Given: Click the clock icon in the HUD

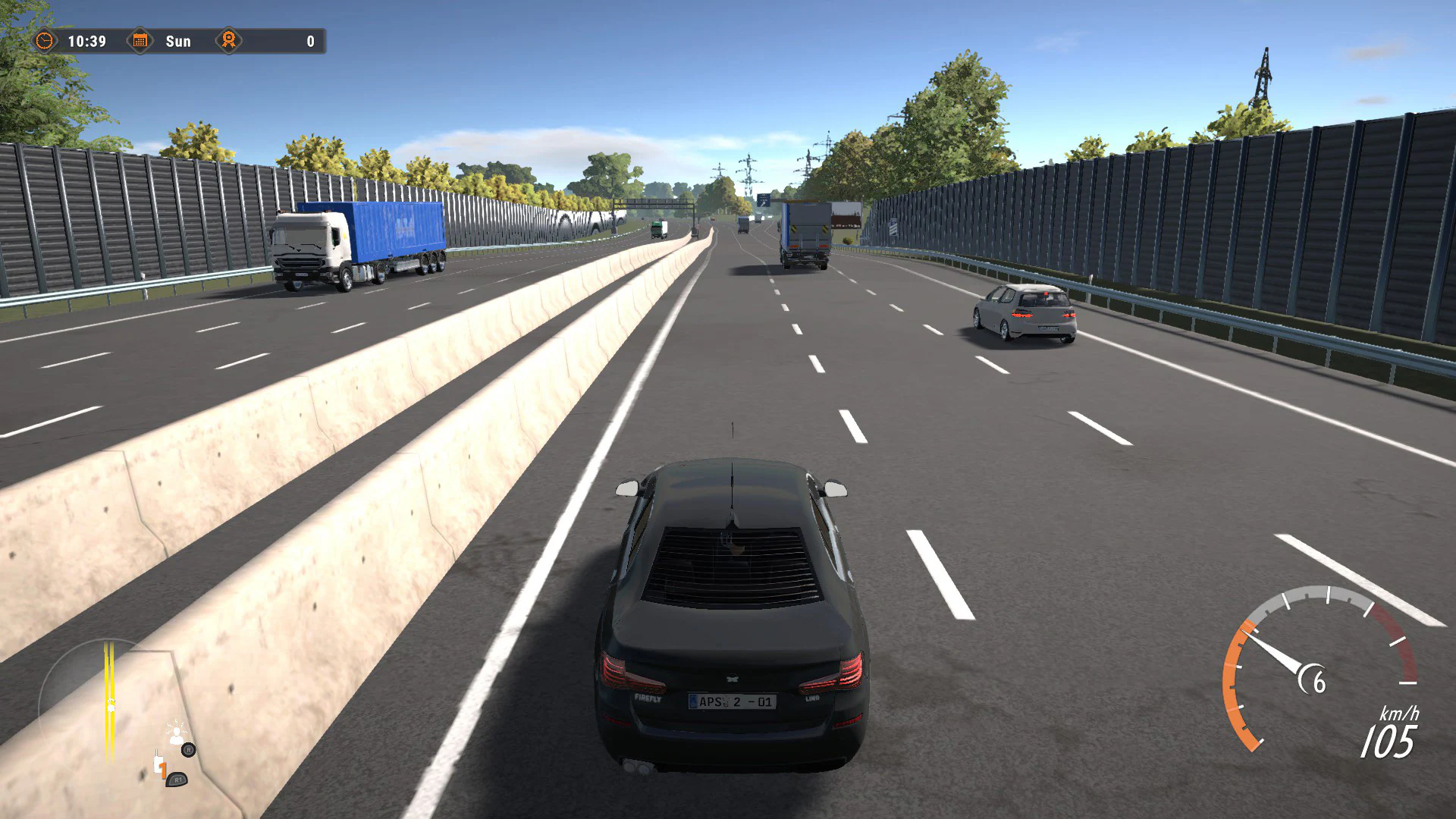Looking at the screenshot, I should 45,42.
